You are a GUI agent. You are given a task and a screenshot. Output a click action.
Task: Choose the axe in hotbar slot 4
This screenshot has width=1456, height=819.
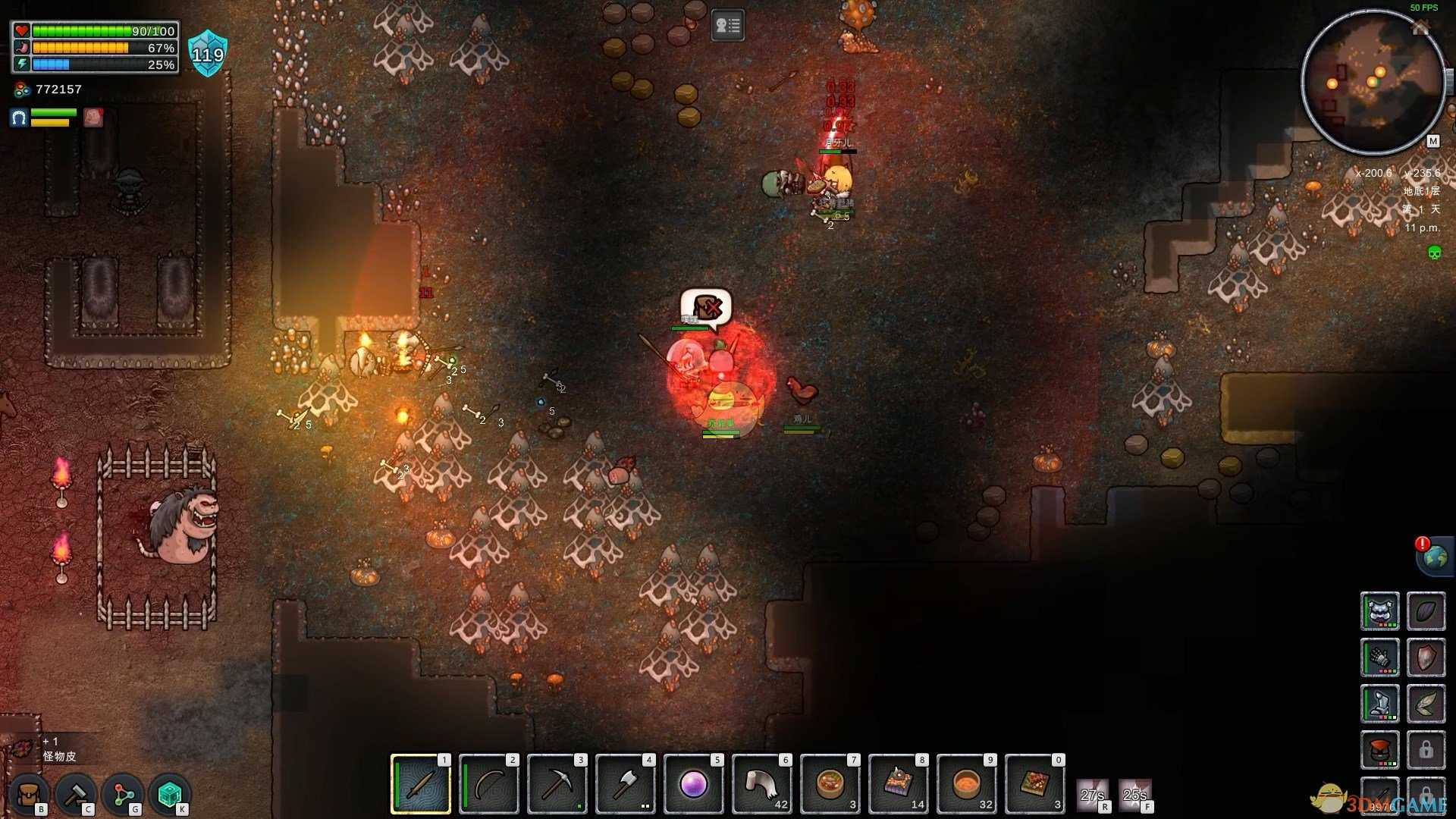click(x=626, y=784)
